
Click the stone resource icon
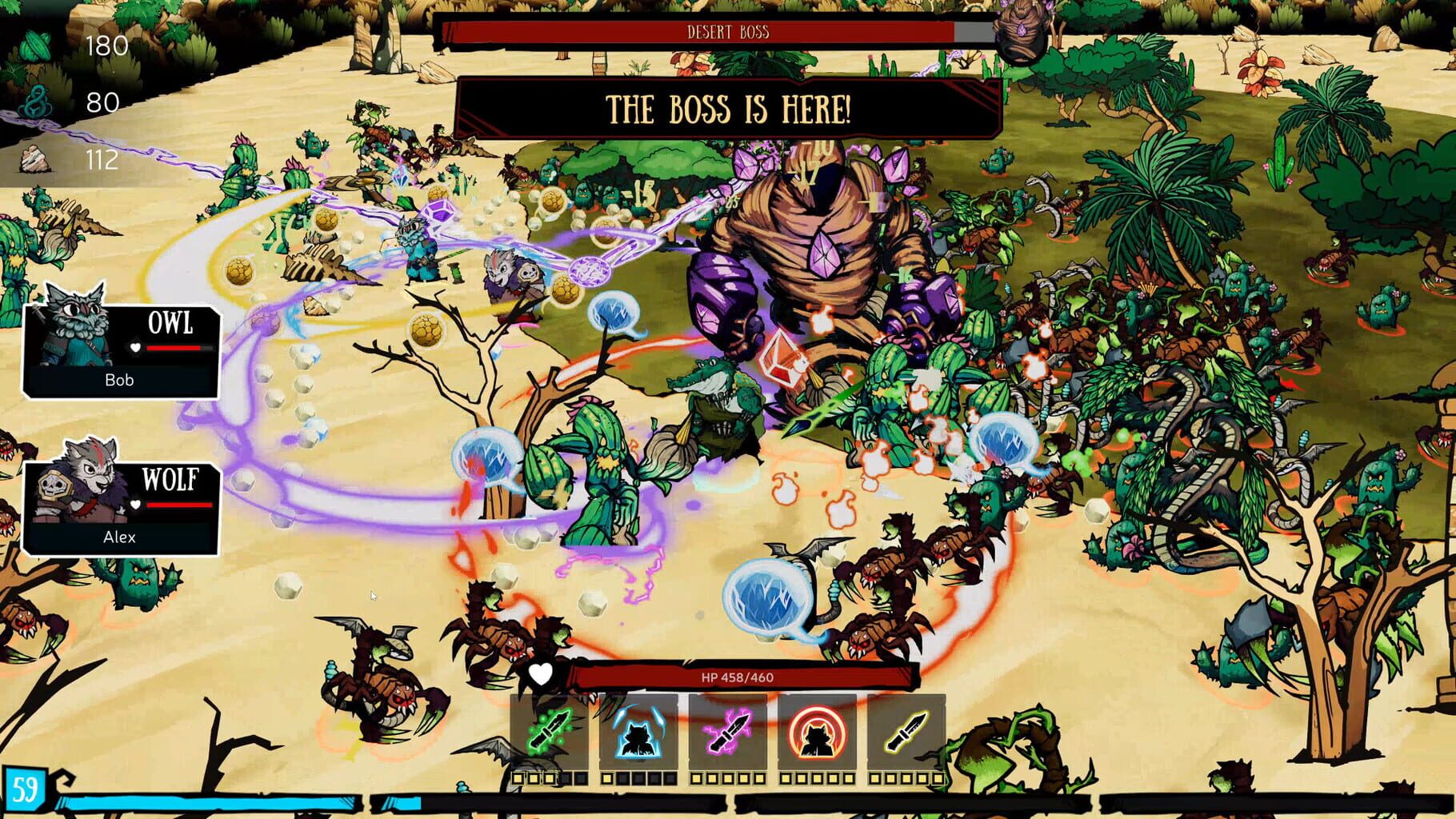click(x=34, y=159)
